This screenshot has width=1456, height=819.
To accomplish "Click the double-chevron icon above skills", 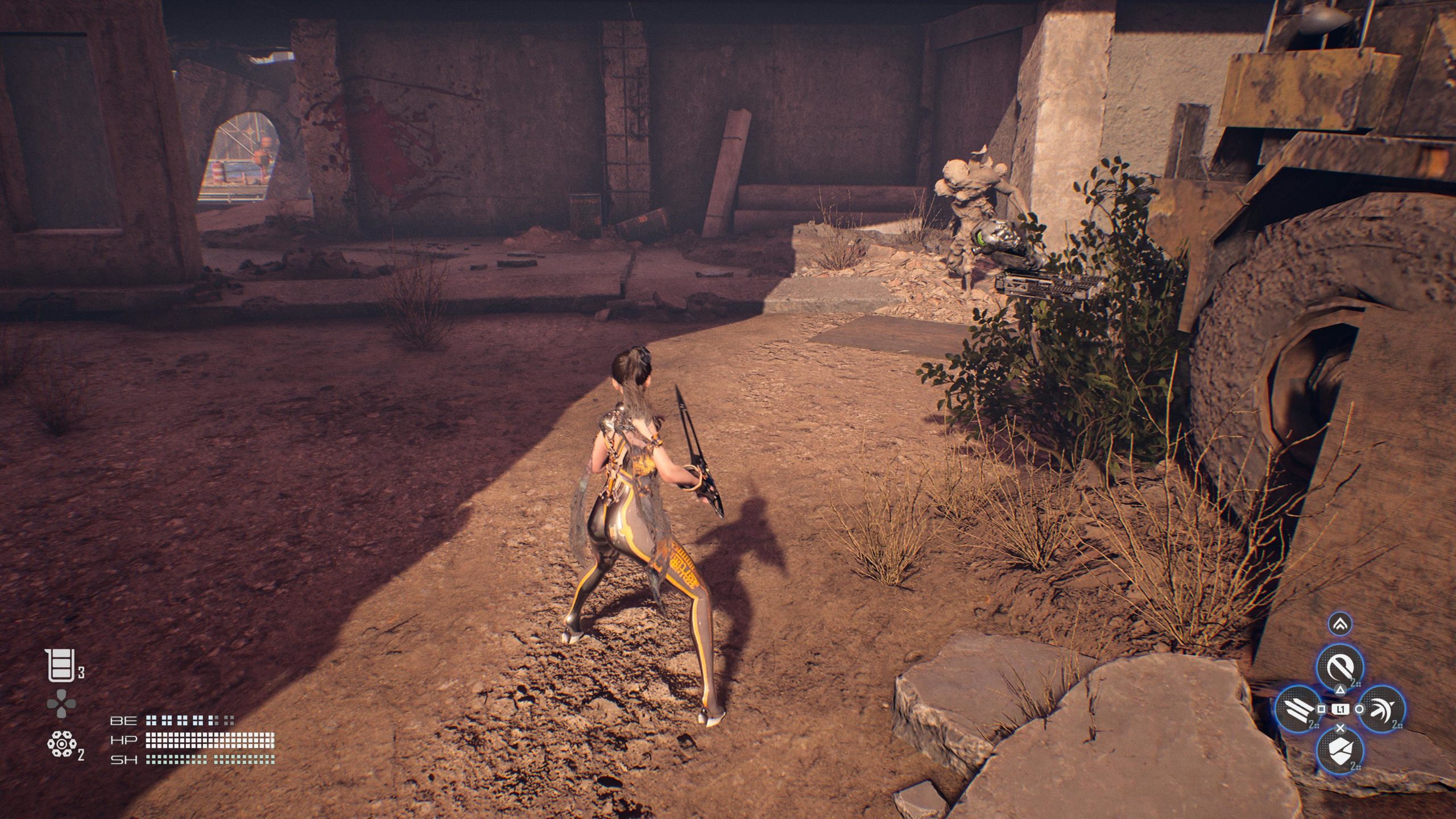I will click(1339, 624).
